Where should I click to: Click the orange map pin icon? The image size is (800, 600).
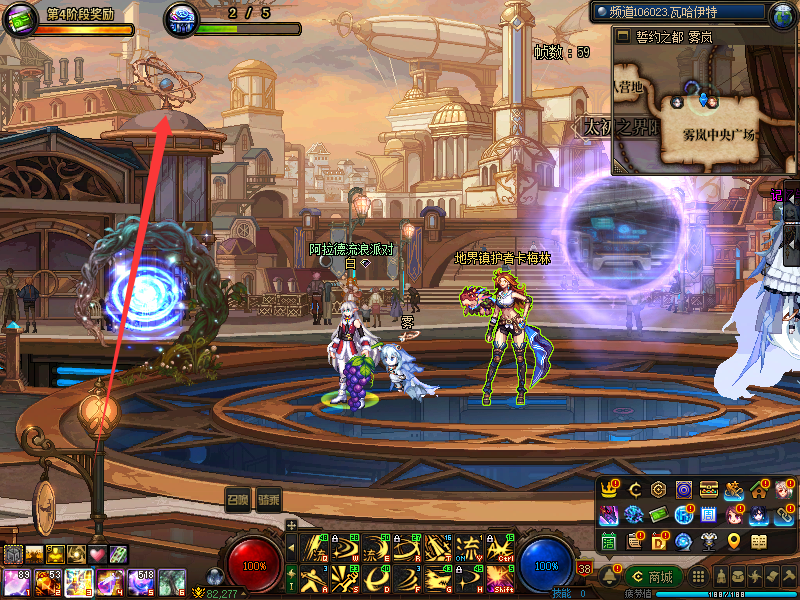click(734, 541)
